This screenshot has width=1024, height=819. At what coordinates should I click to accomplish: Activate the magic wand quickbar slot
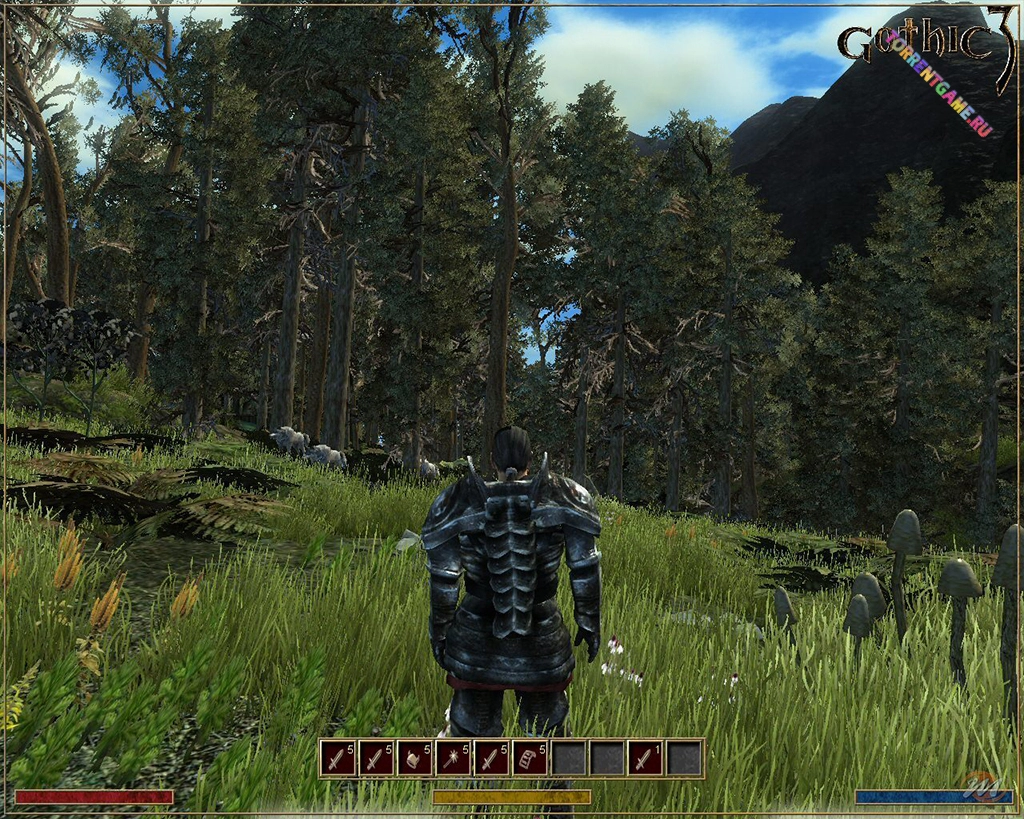coord(453,758)
